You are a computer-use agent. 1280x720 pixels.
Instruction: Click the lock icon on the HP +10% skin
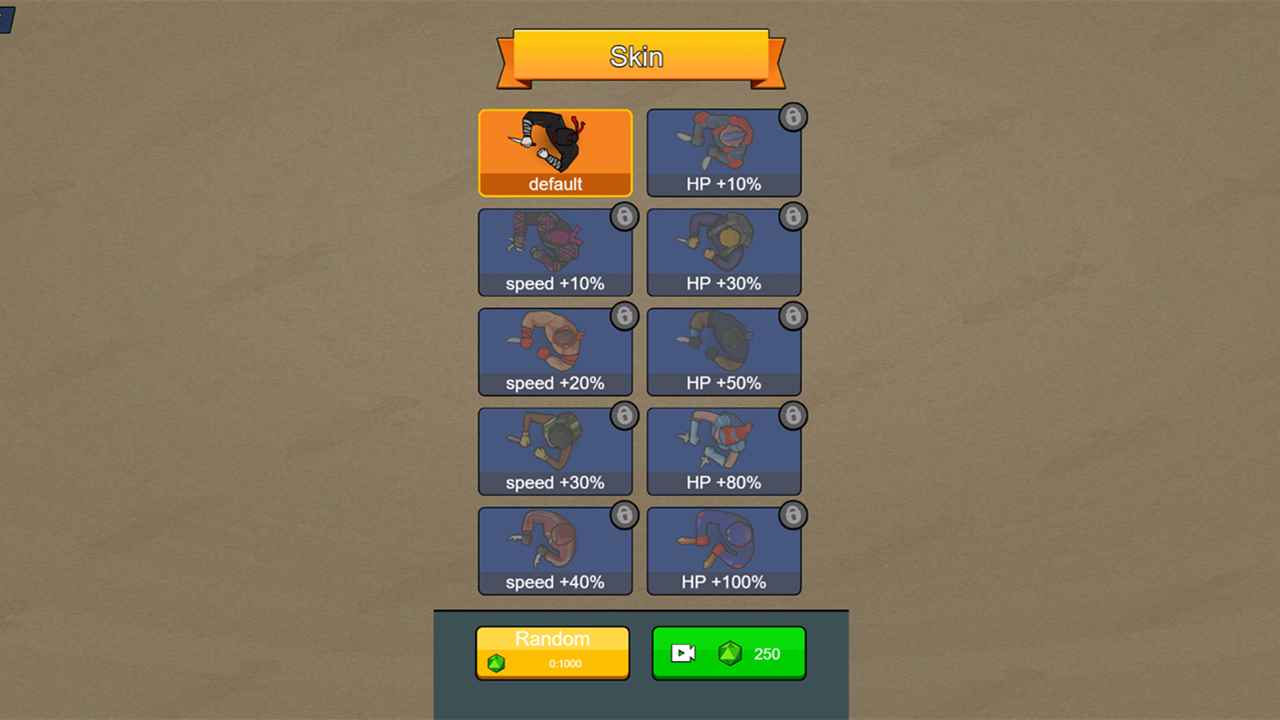793,117
